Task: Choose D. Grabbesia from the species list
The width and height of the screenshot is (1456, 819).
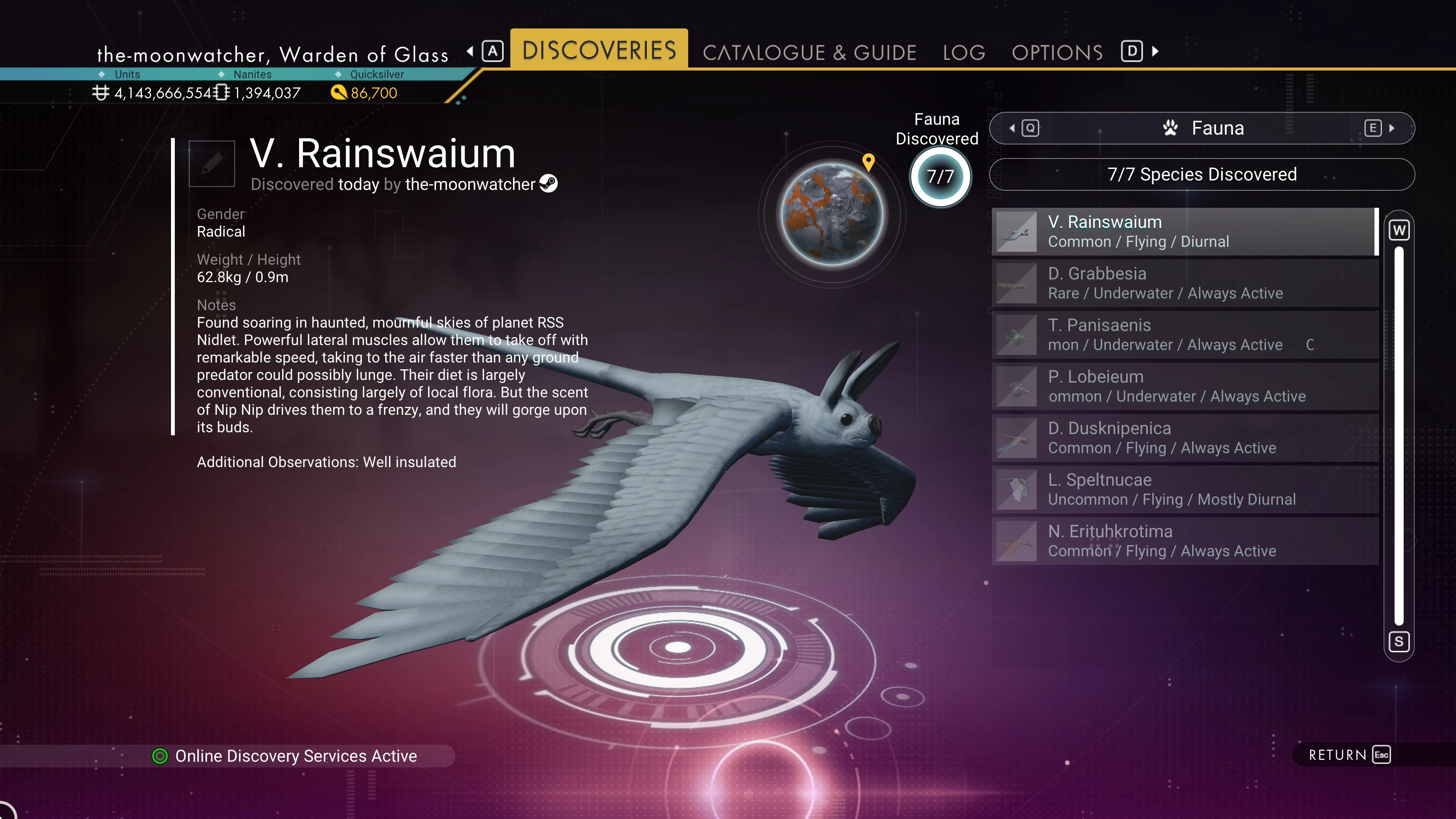Action: click(1185, 283)
